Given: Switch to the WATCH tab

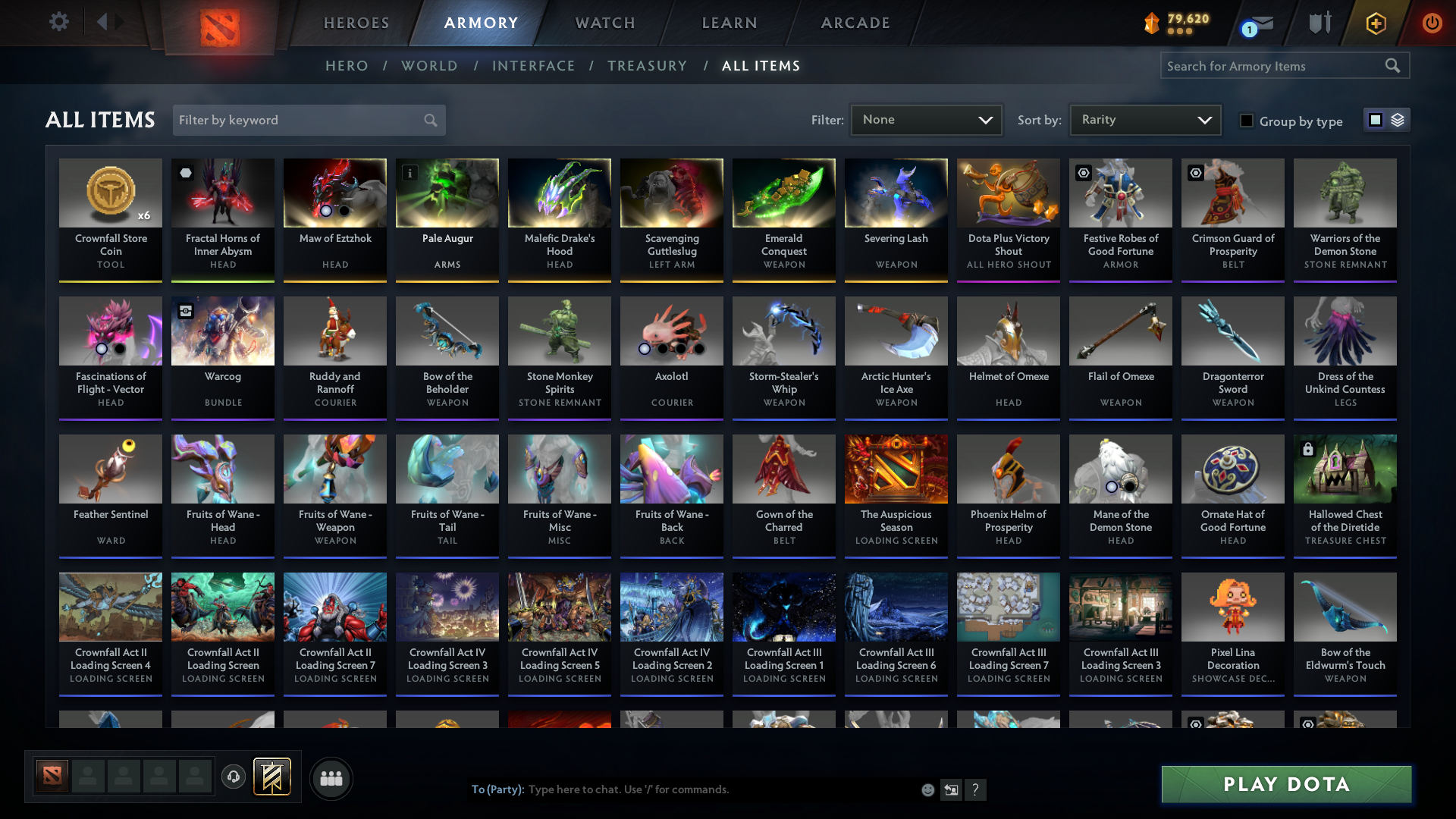Looking at the screenshot, I should [x=604, y=23].
